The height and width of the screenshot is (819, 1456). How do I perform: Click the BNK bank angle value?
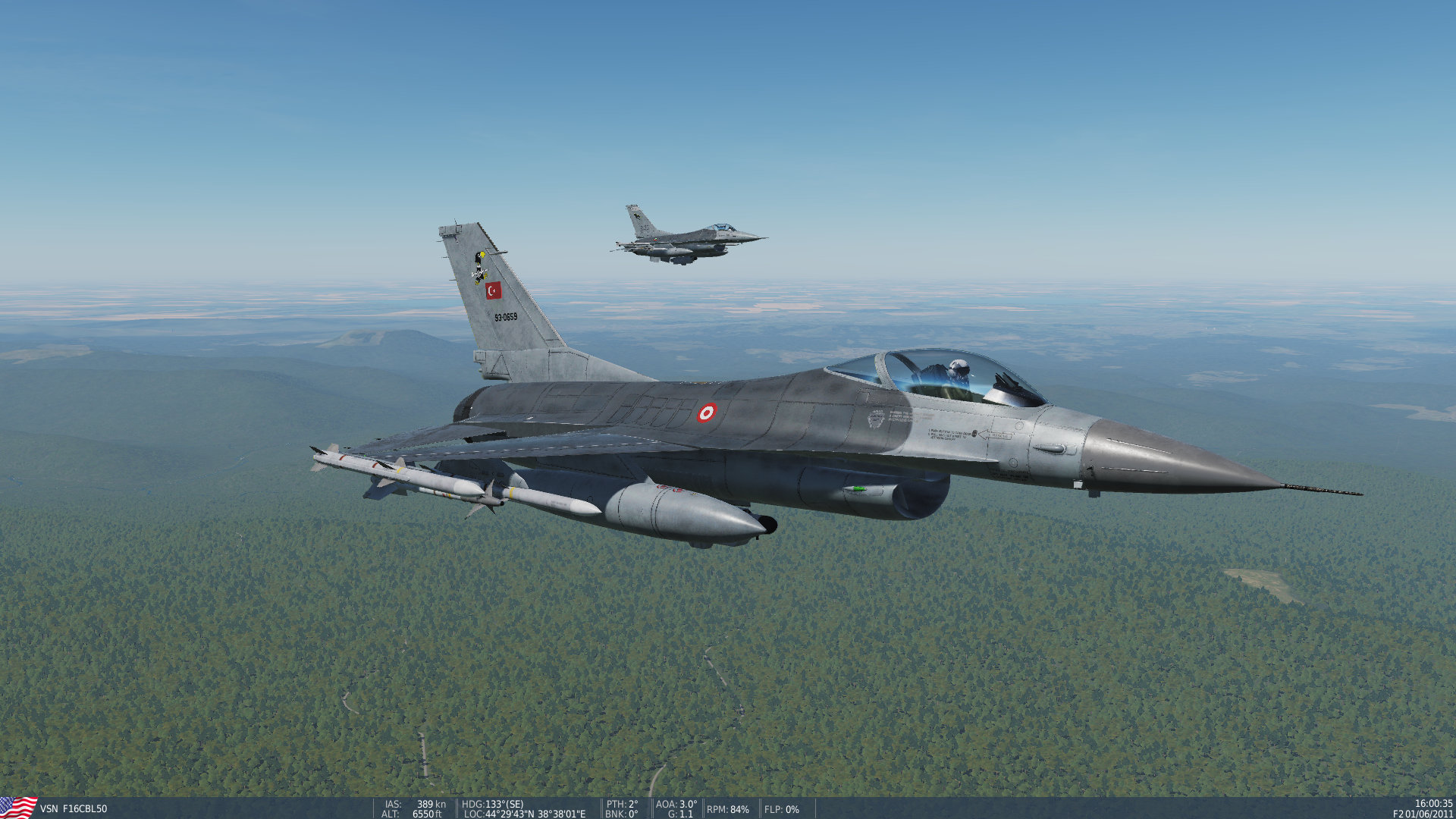(x=620, y=814)
